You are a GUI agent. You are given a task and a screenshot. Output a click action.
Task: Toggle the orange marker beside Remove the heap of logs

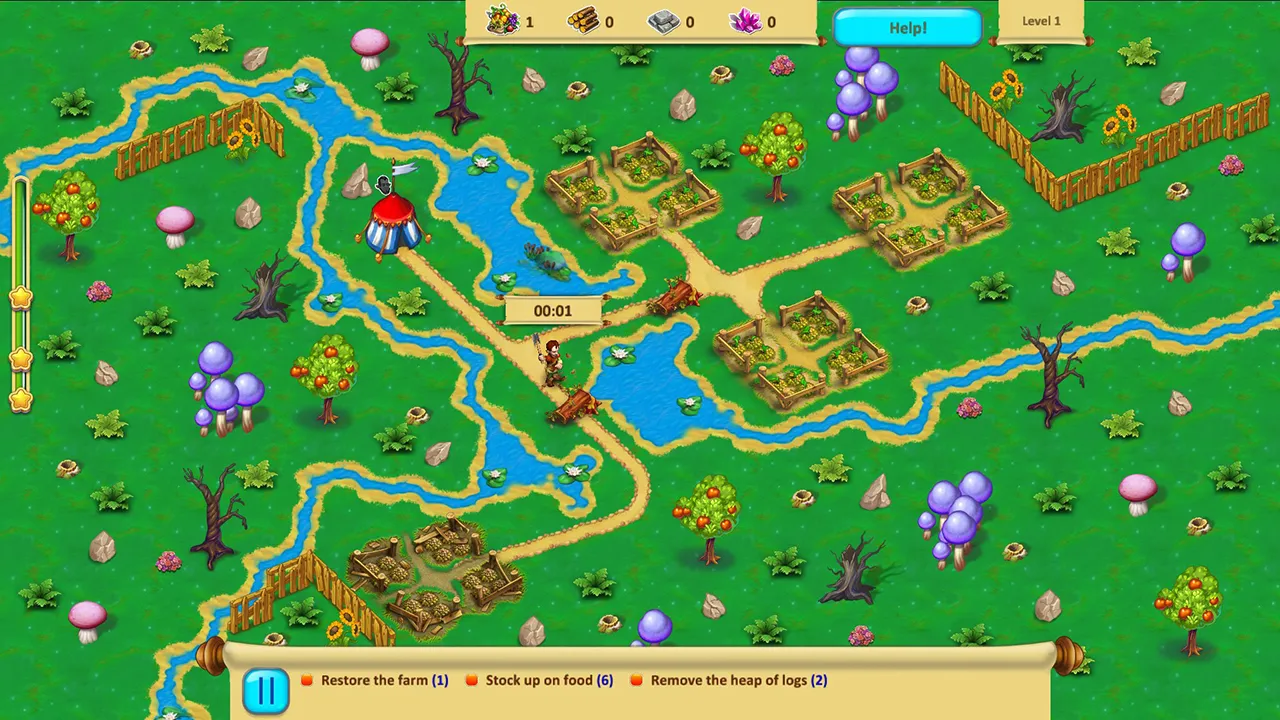[637, 680]
